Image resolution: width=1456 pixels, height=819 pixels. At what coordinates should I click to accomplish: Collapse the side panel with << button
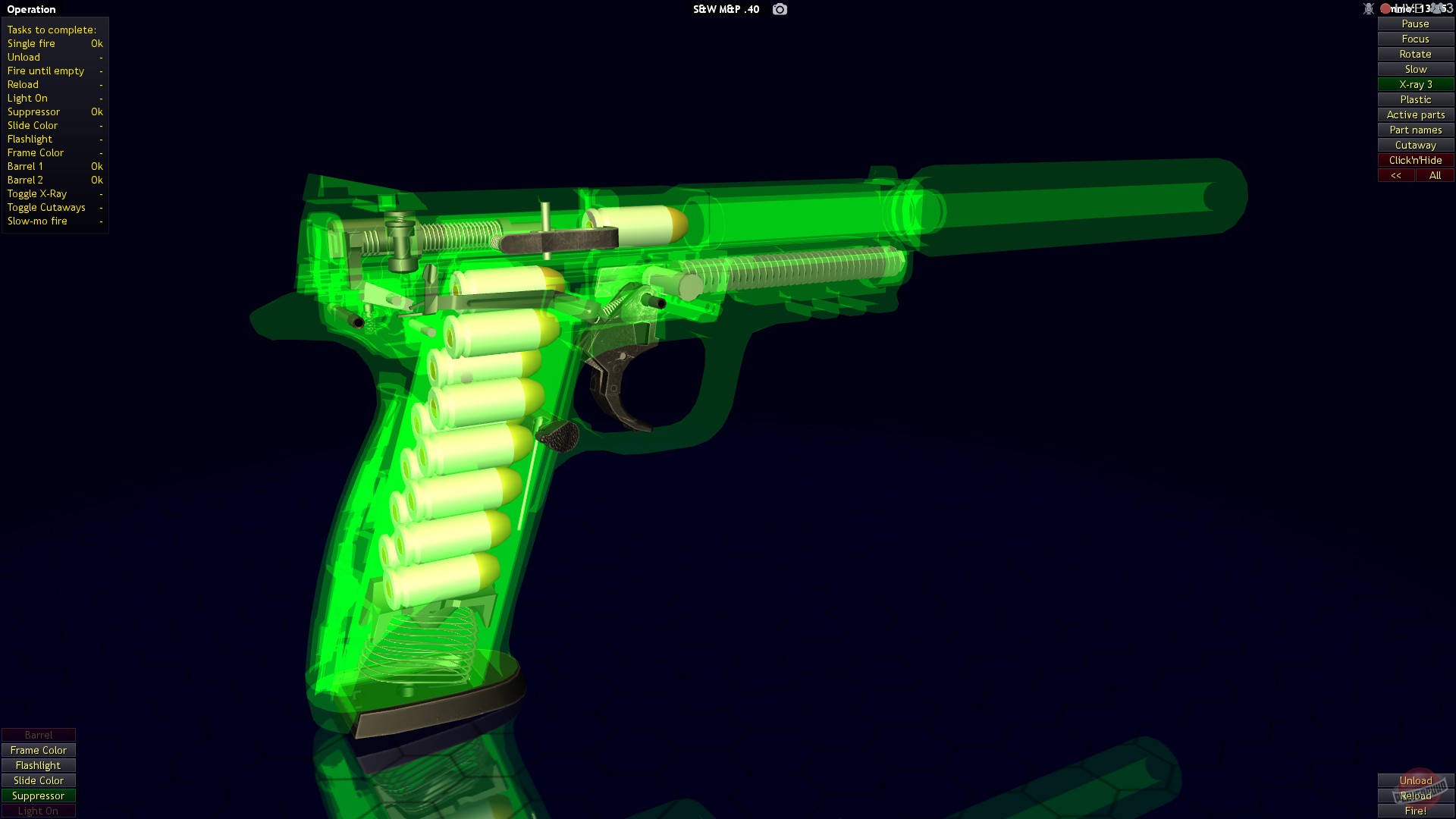1397,175
